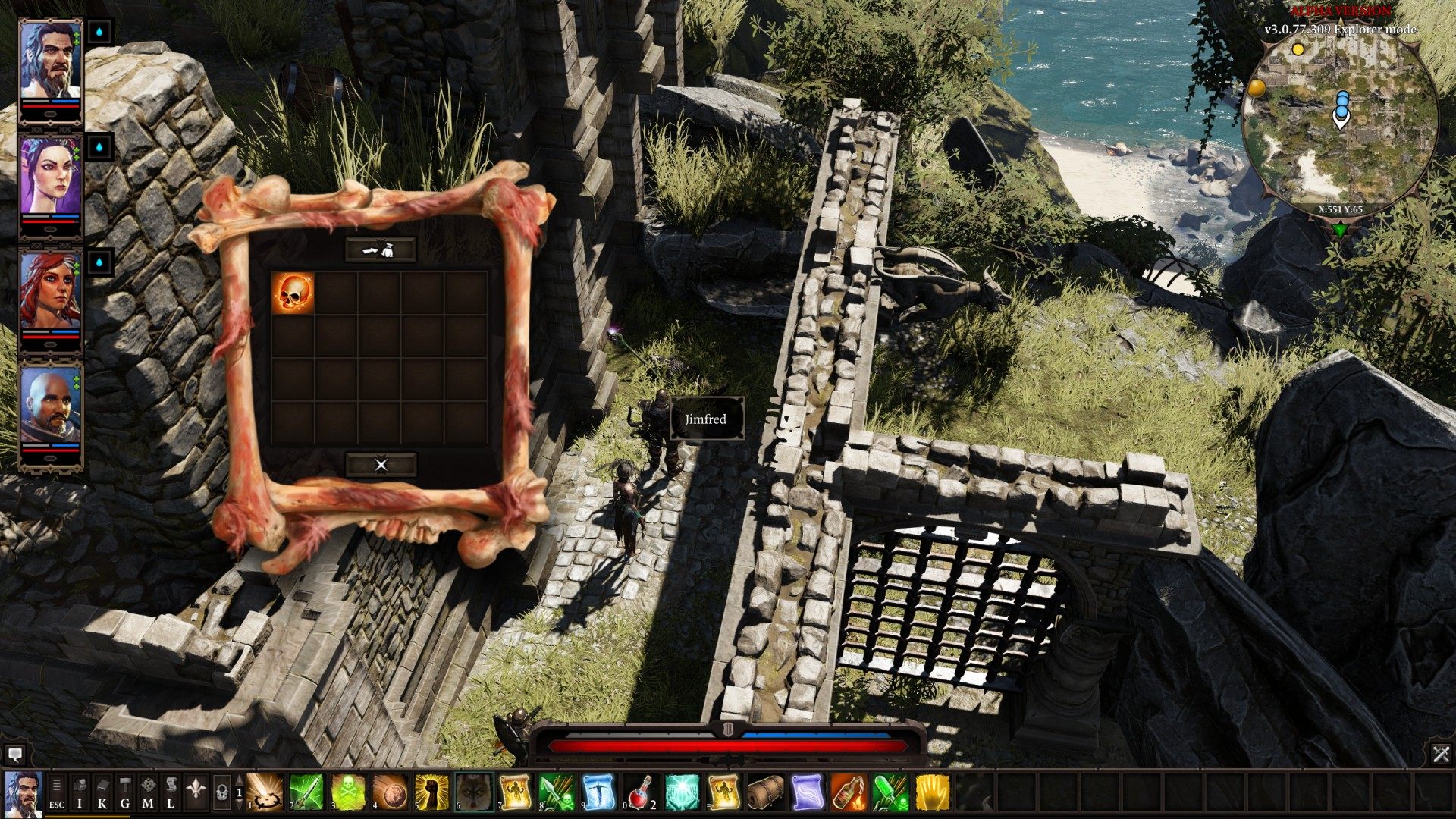Take all items from the loot window

tap(381, 249)
